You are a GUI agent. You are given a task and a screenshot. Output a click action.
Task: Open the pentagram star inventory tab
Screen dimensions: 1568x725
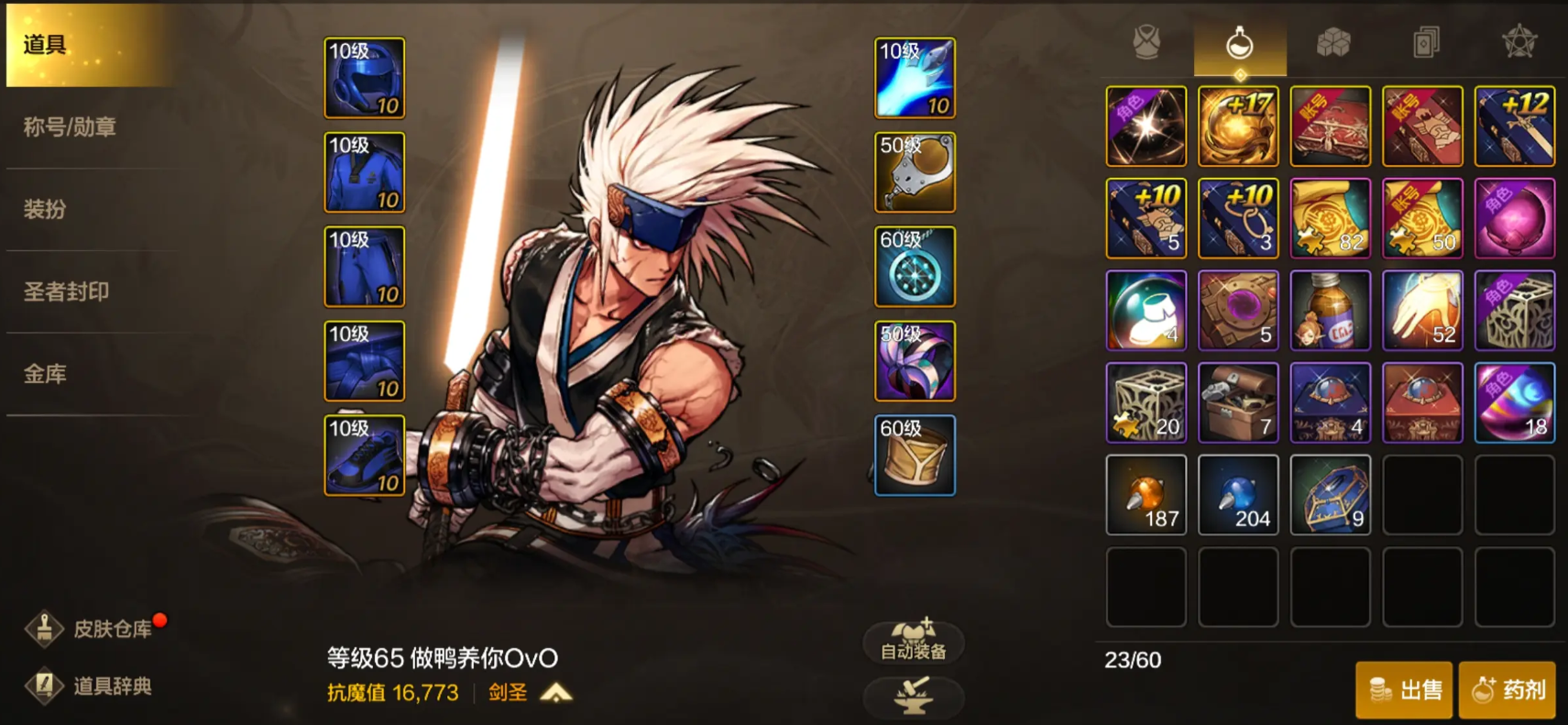tap(1519, 42)
